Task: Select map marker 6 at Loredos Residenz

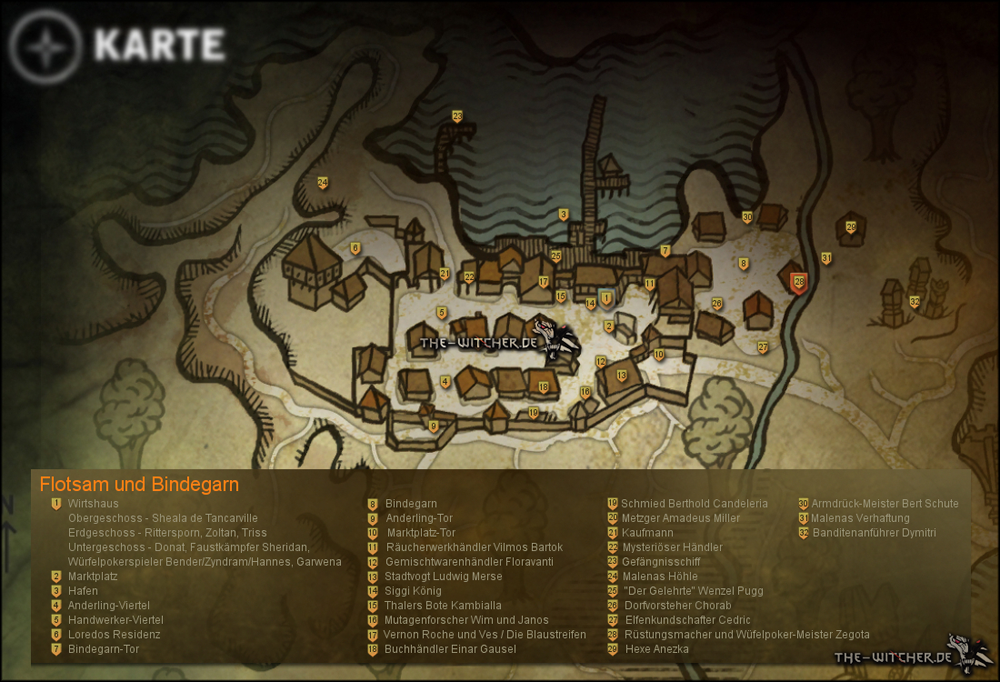Action: pos(355,248)
